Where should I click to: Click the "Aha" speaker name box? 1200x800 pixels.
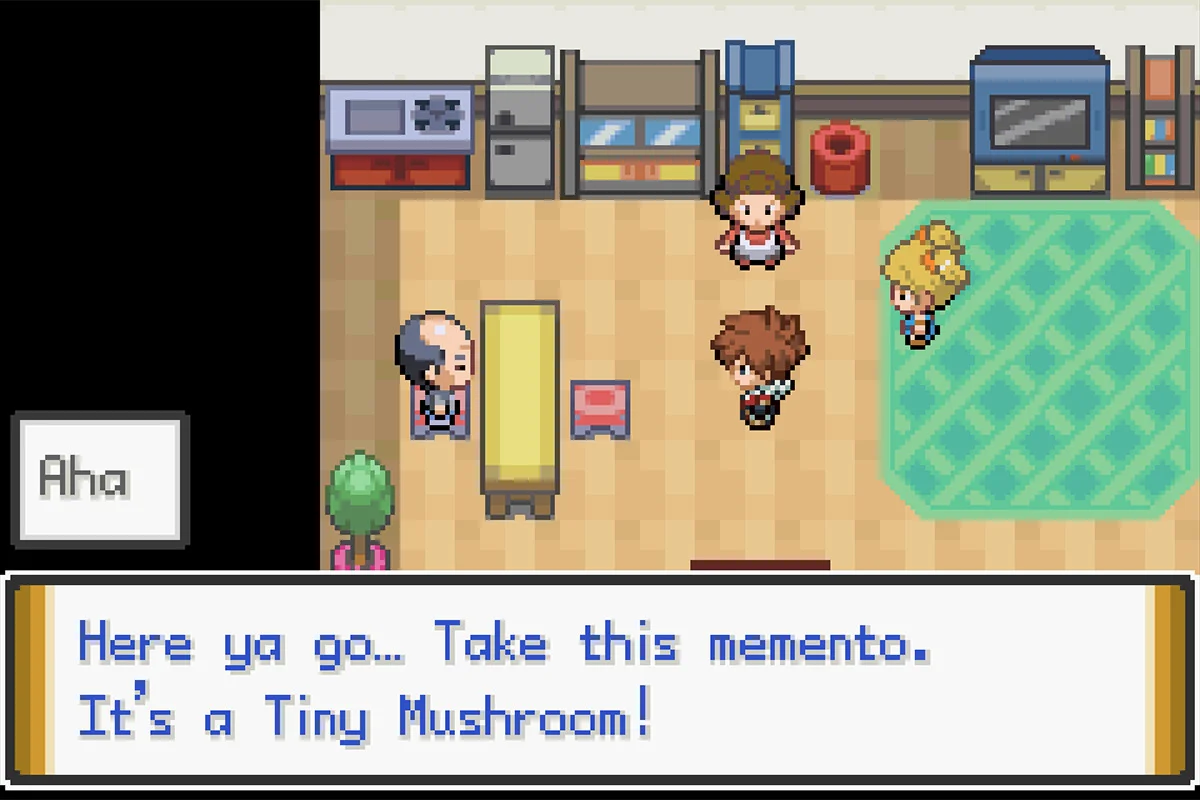(x=99, y=479)
